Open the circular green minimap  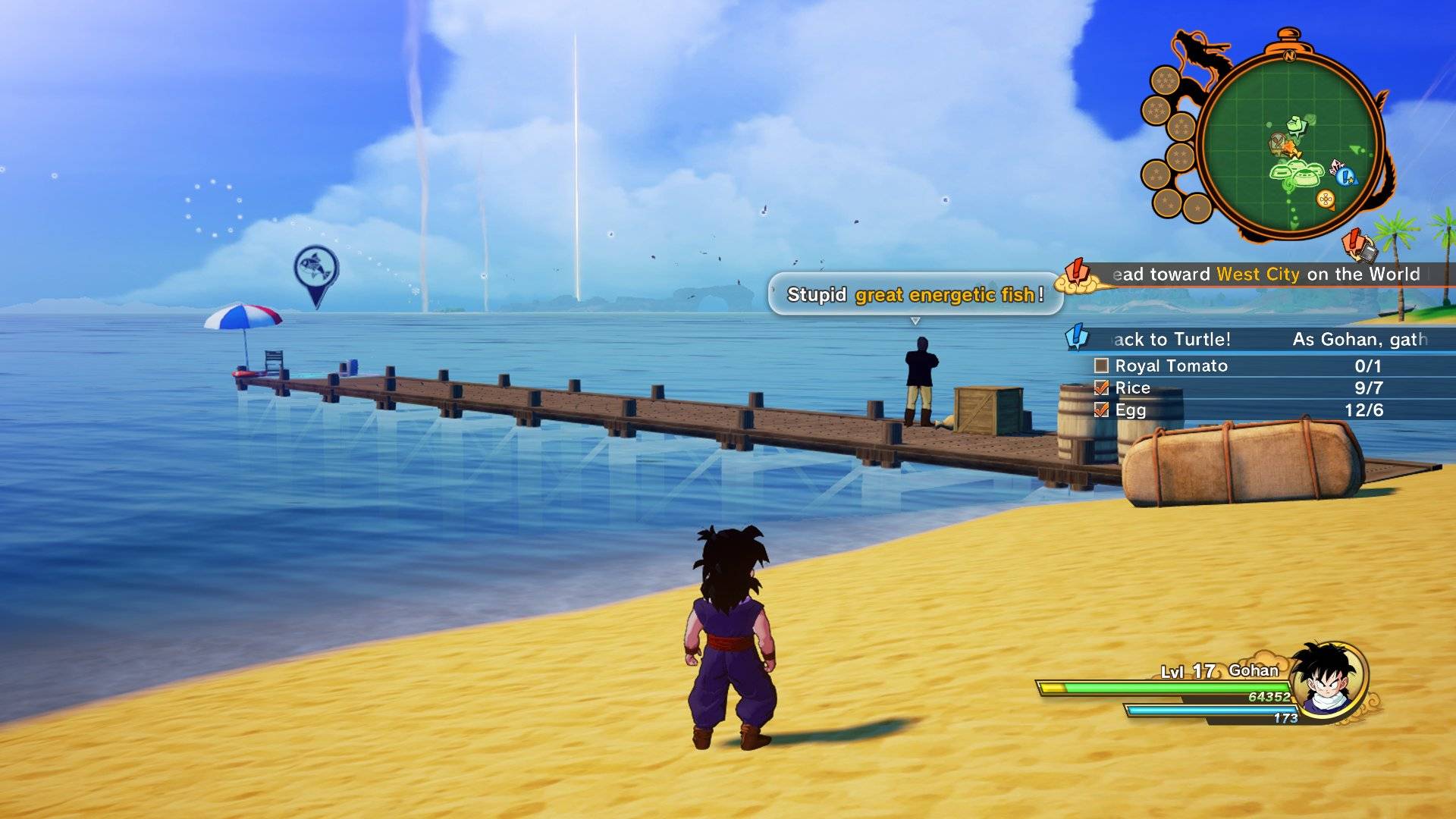[1291, 144]
